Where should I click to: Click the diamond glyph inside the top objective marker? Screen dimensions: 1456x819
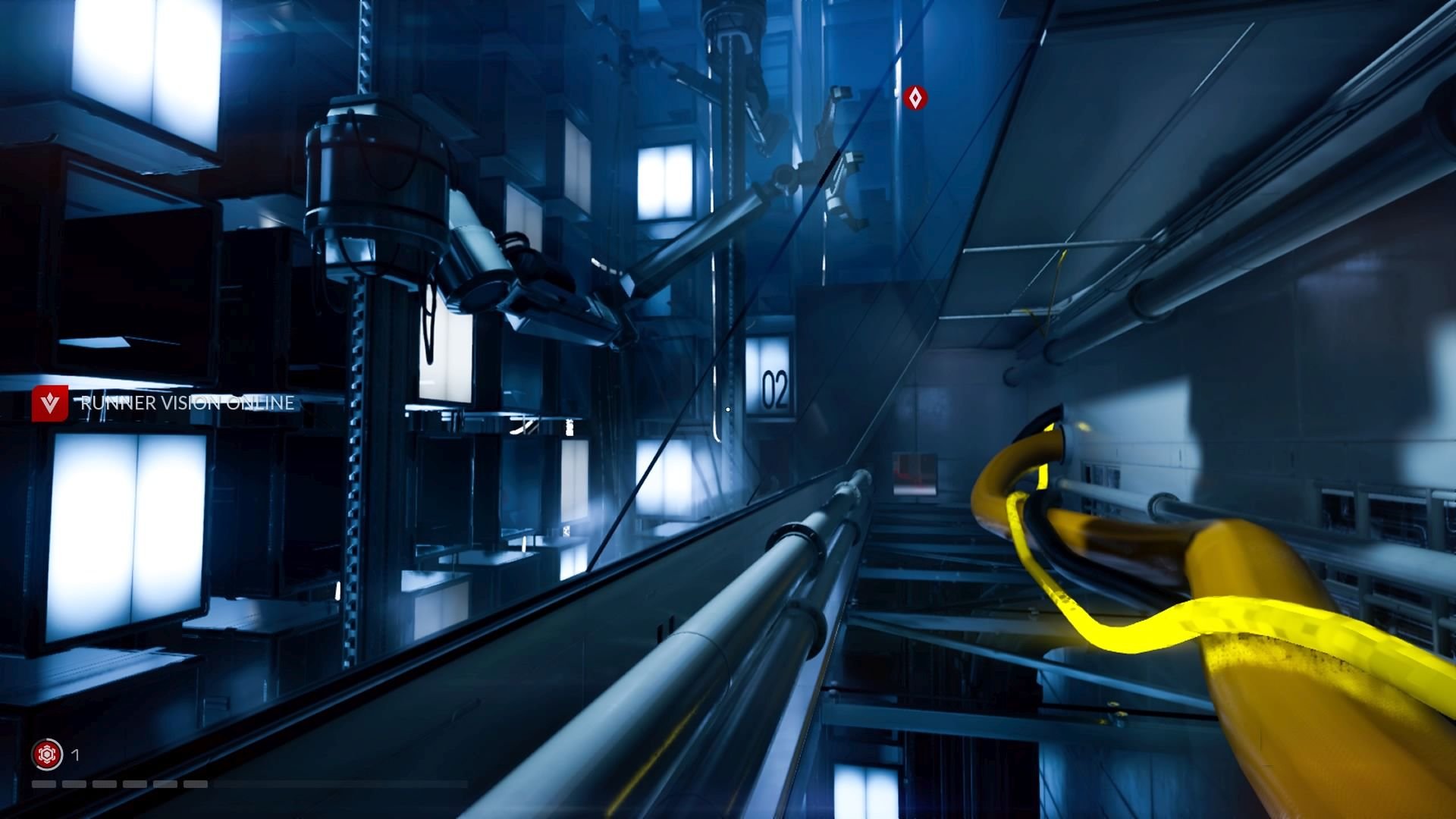pyautogui.click(x=915, y=98)
